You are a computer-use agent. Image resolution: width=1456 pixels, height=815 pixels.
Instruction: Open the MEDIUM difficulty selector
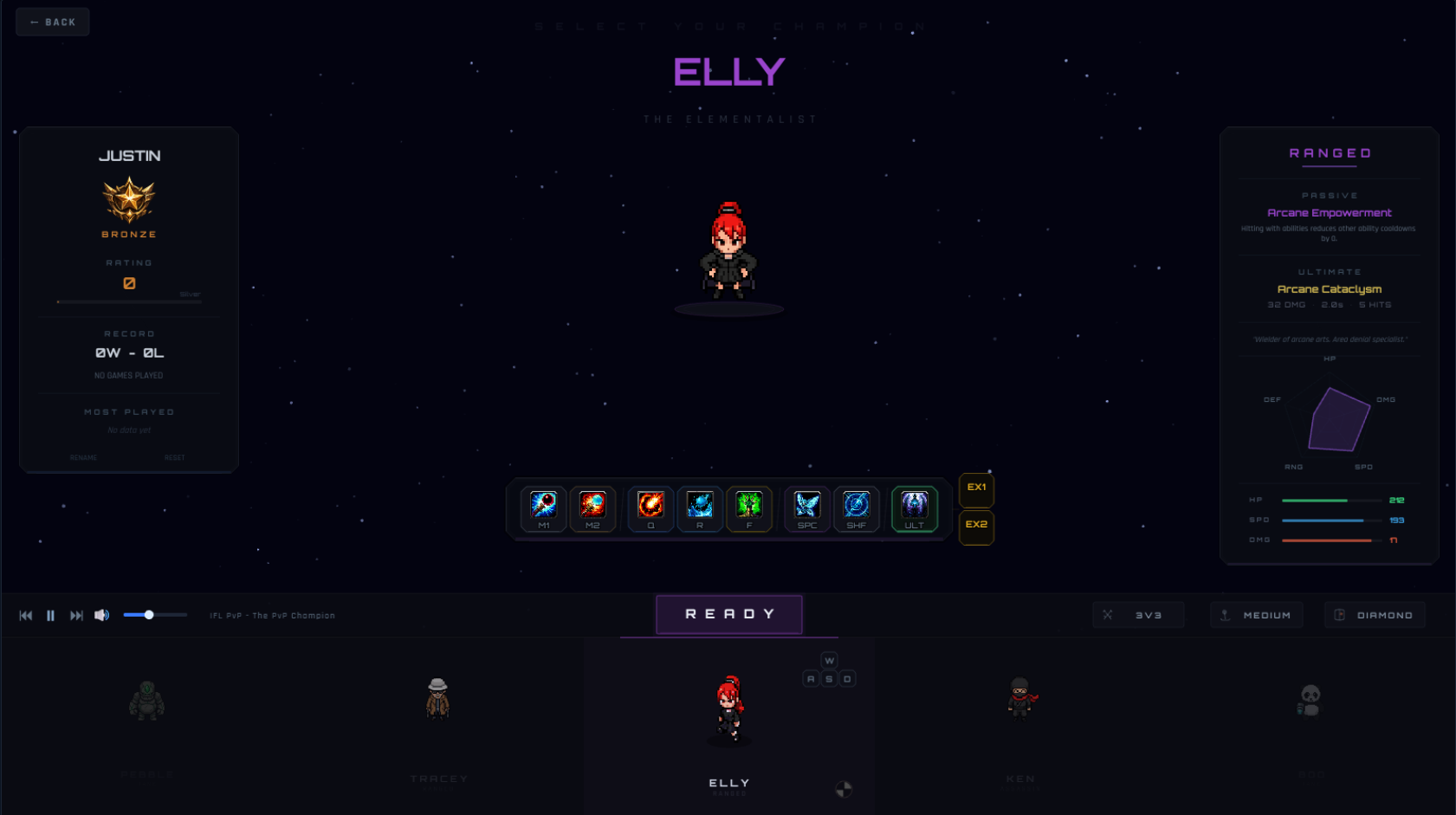click(x=1257, y=614)
